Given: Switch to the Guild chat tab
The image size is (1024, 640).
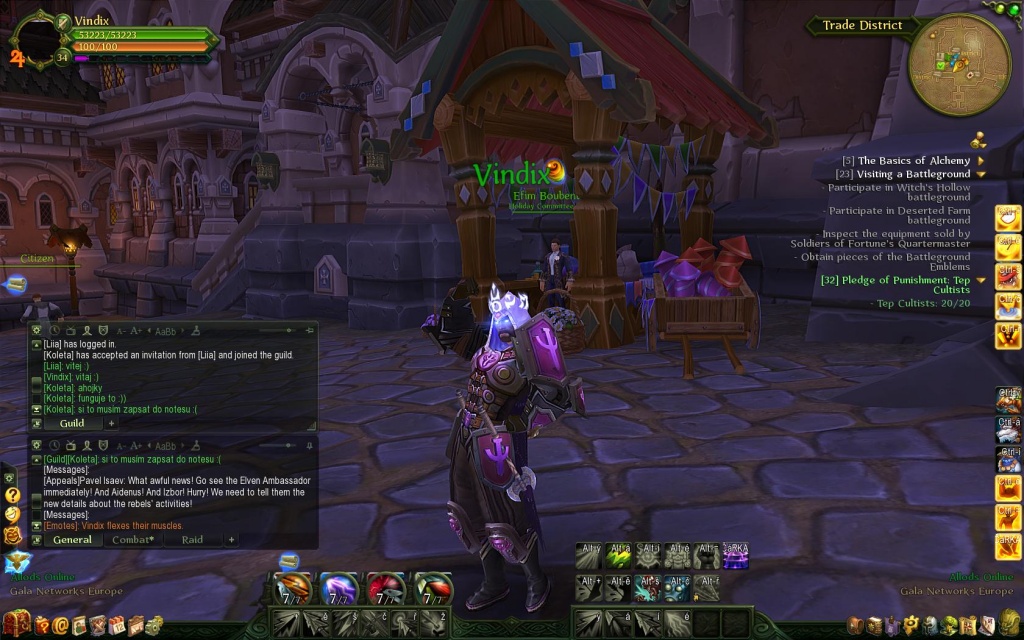Looking at the screenshot, I should [72, 423].
